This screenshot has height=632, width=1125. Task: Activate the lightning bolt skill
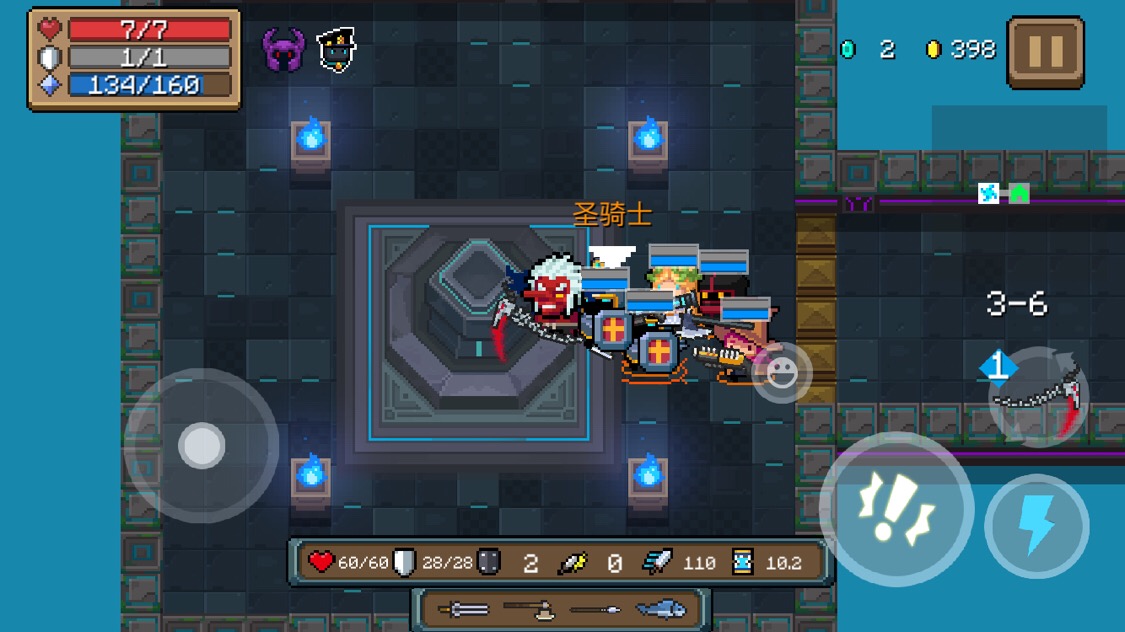click(x=1037, y=526)
